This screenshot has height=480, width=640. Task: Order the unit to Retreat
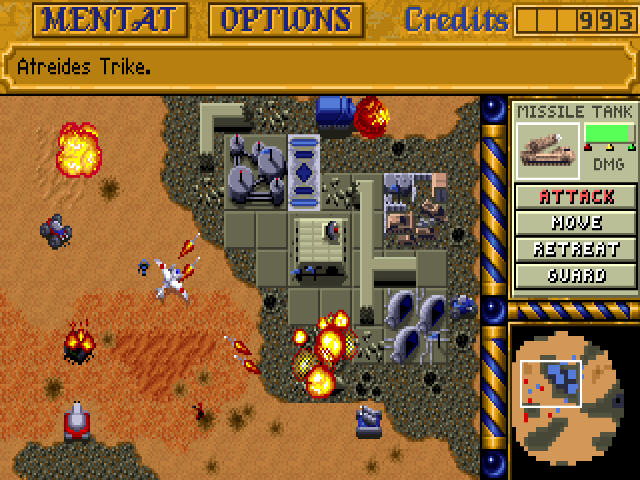(x=576, y=249)
